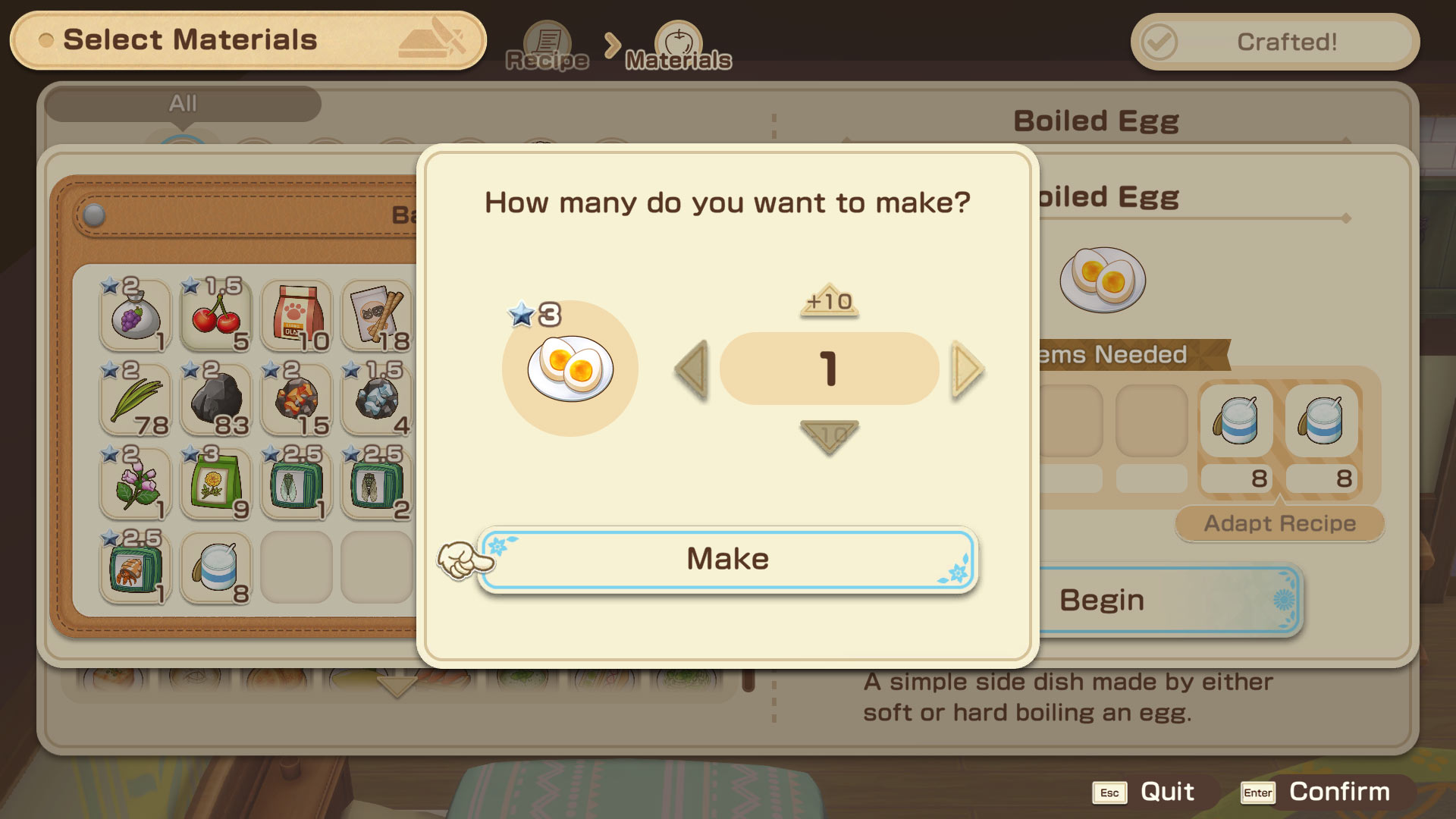Select the milk can in the bag
This screenshot has width=1456, height=819.
pyautogui.click(x=216, y=568)
